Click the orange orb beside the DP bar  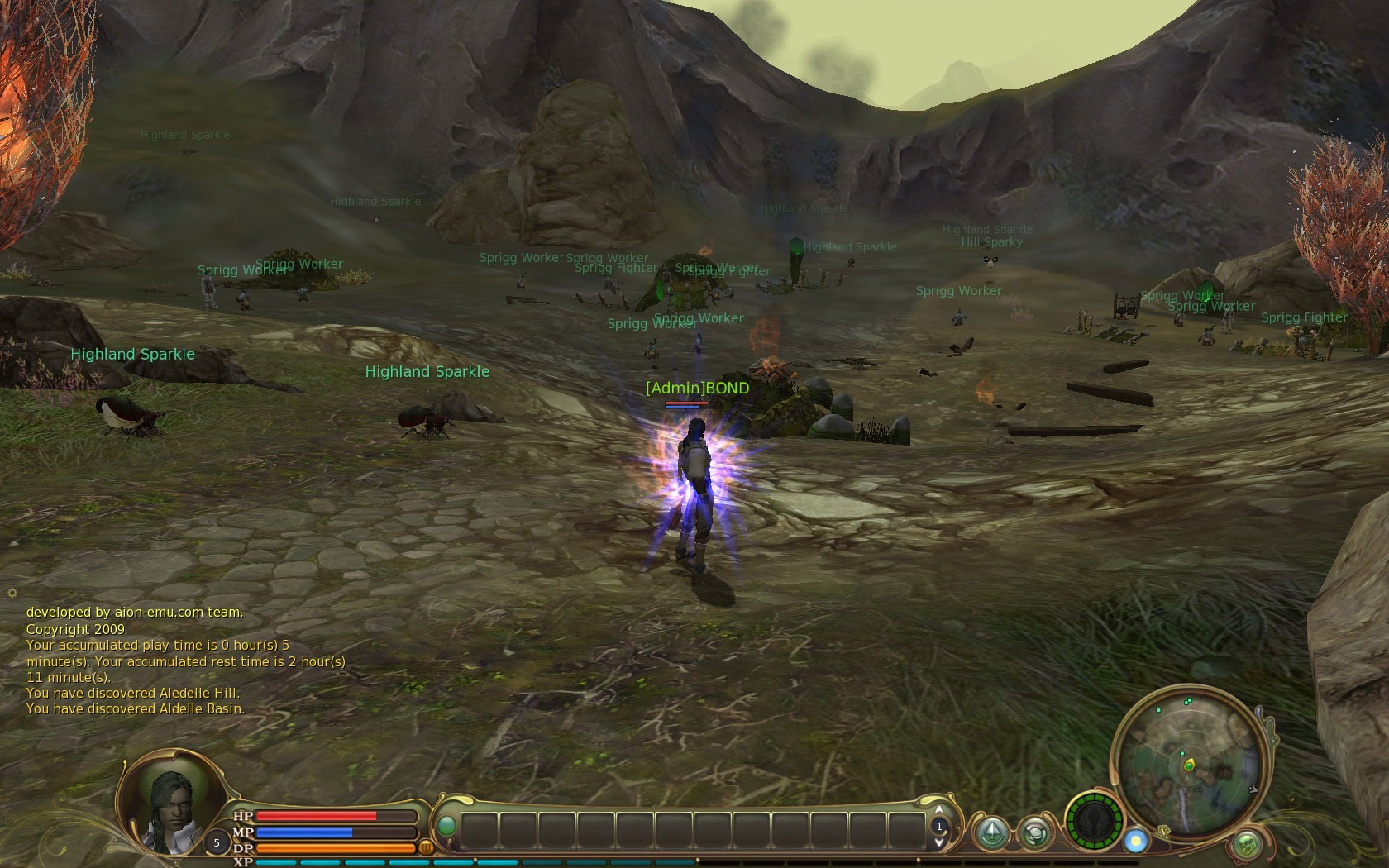coord(427,847)
